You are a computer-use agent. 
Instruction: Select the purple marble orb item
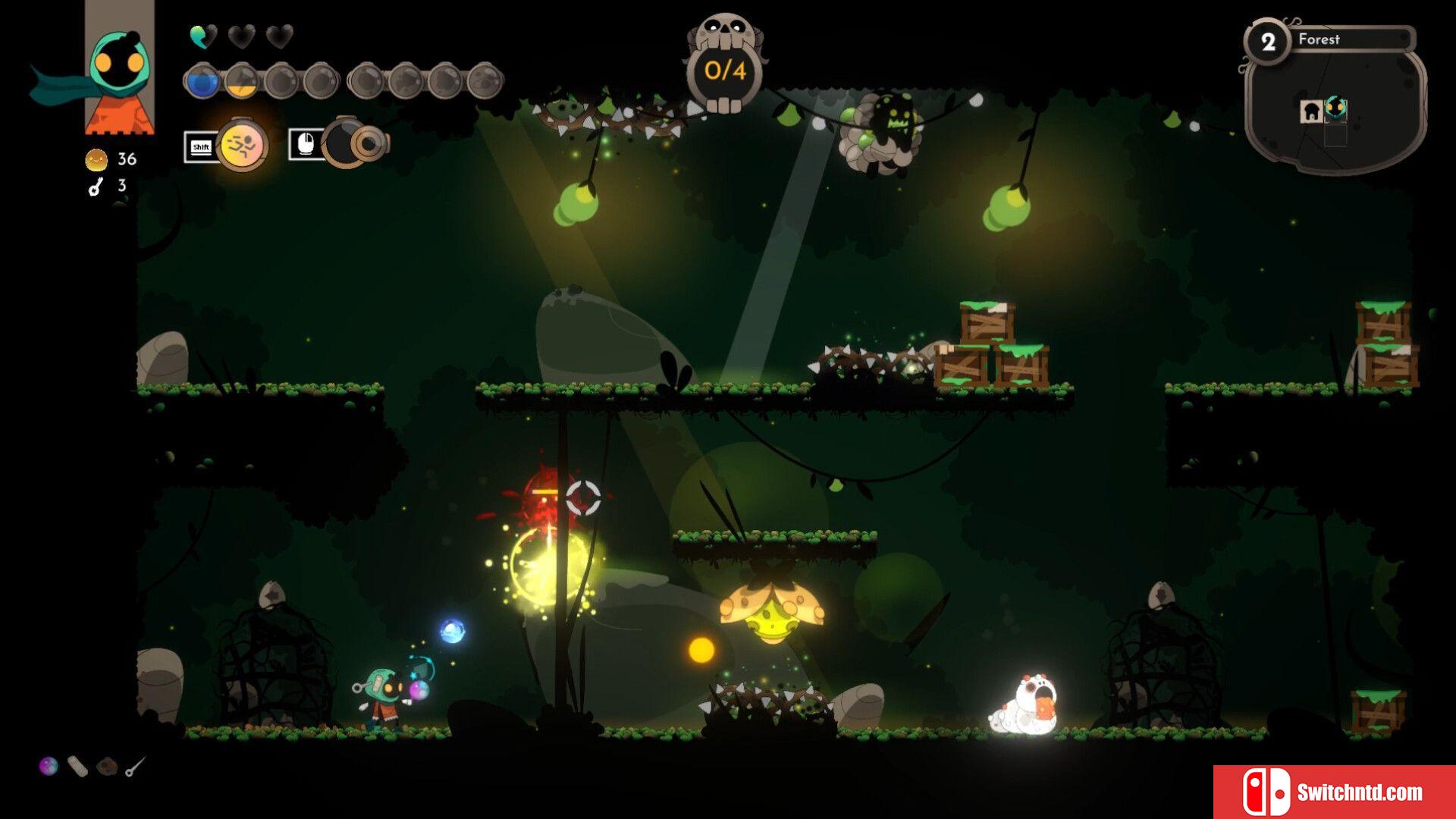[49, 766]
